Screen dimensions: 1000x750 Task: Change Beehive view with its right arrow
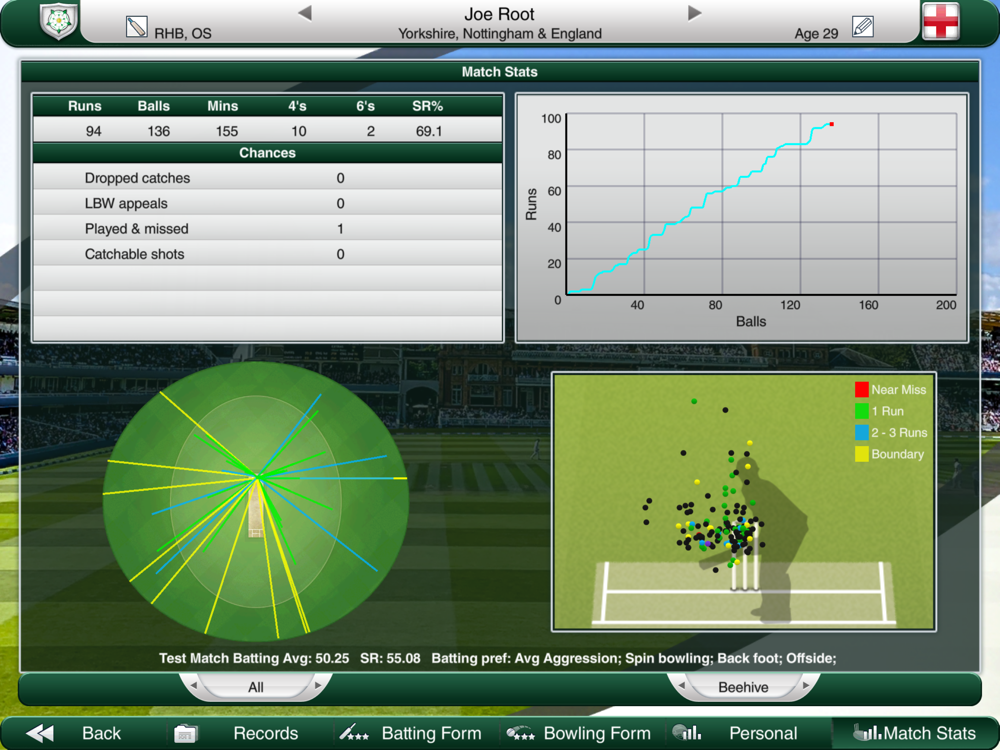click(x=806, y=686)
